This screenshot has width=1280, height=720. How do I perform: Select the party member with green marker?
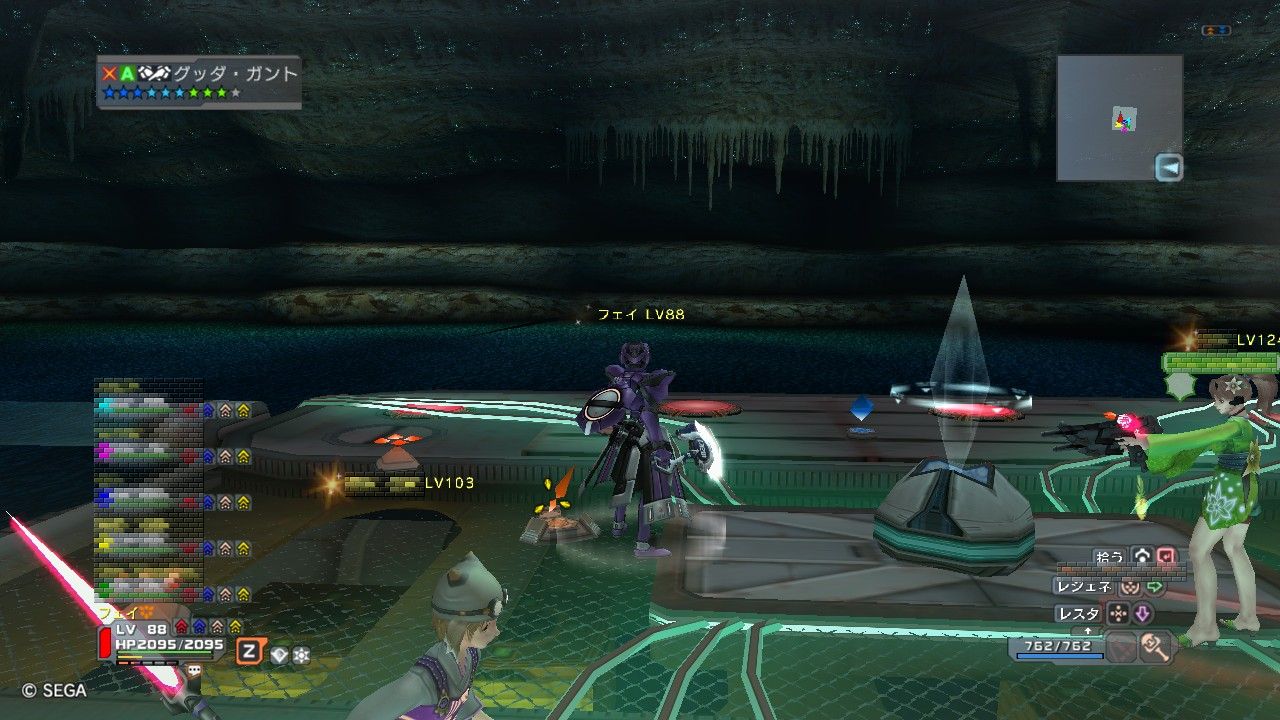click(150, 590)
